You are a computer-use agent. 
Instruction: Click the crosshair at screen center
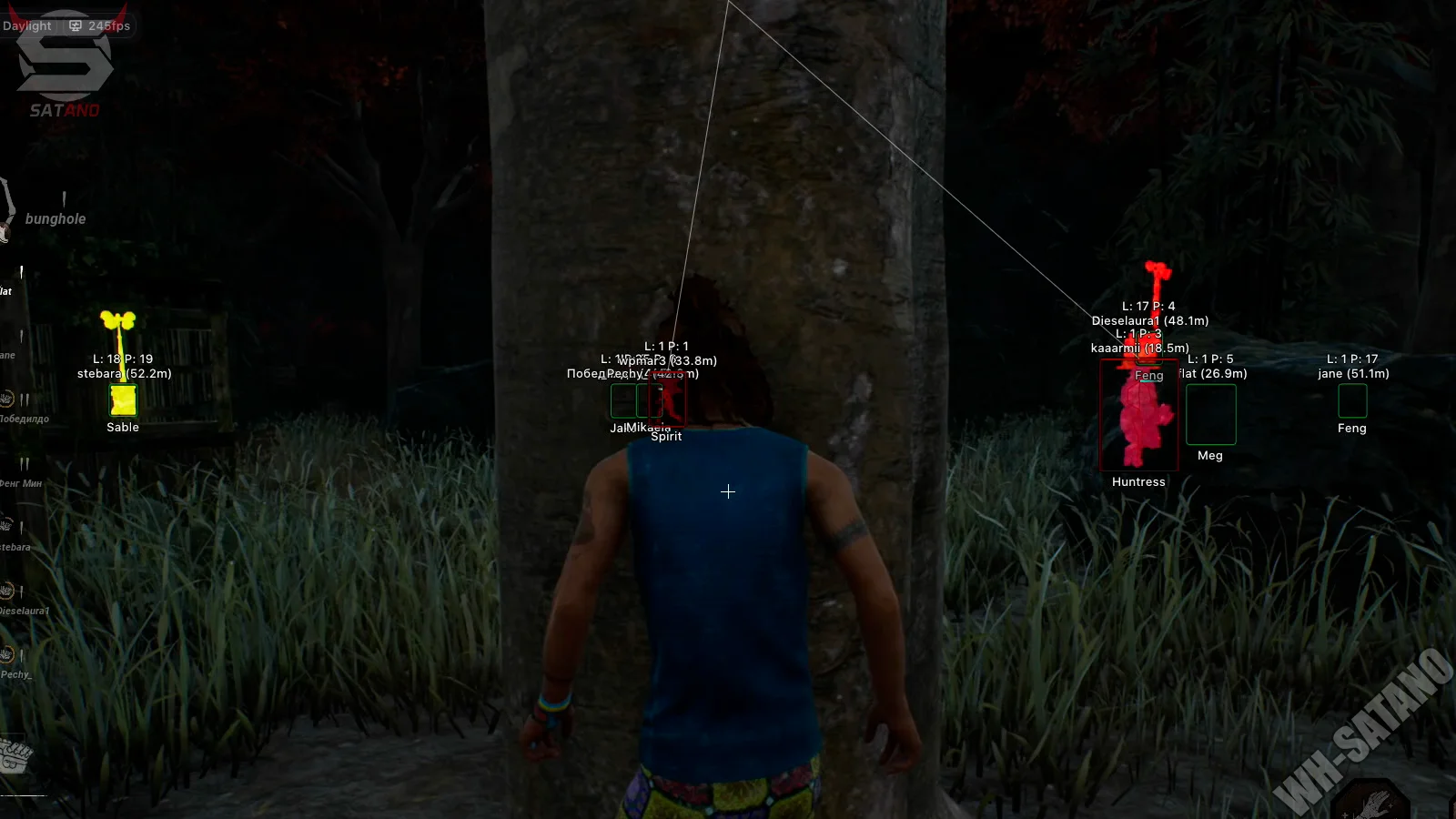click(x=728, y=491)
